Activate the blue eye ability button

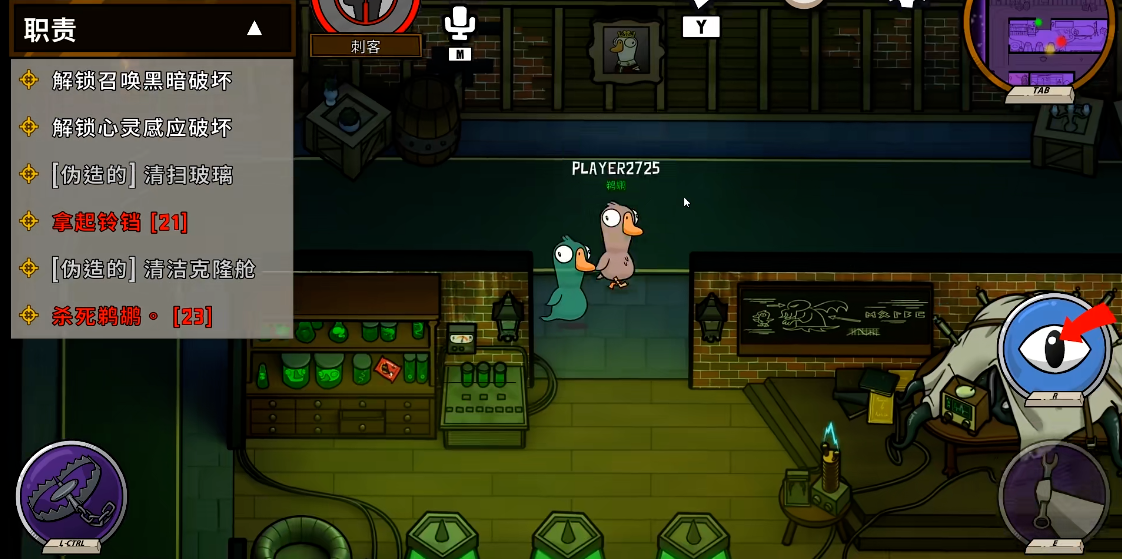[1054, 347]
